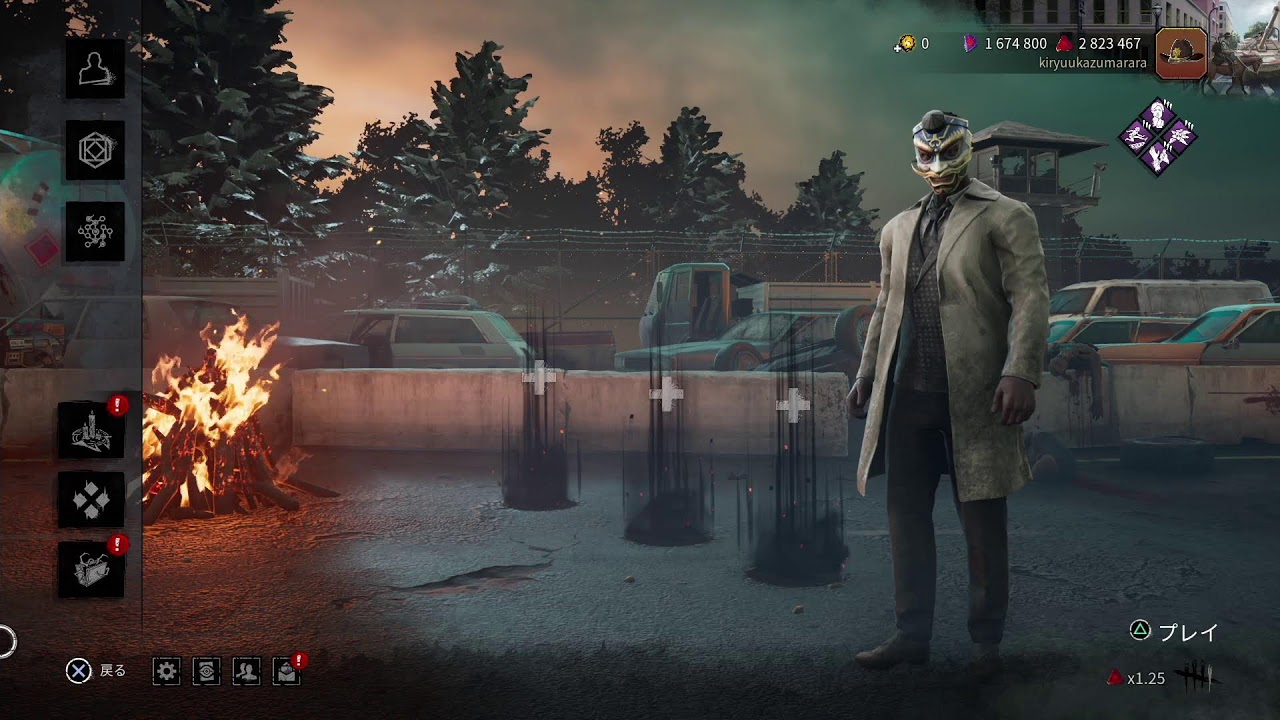Open the four-diamond perk builds menu
Image resolution: width=1280 pixels, height=720 pixels.
[91, 500]
